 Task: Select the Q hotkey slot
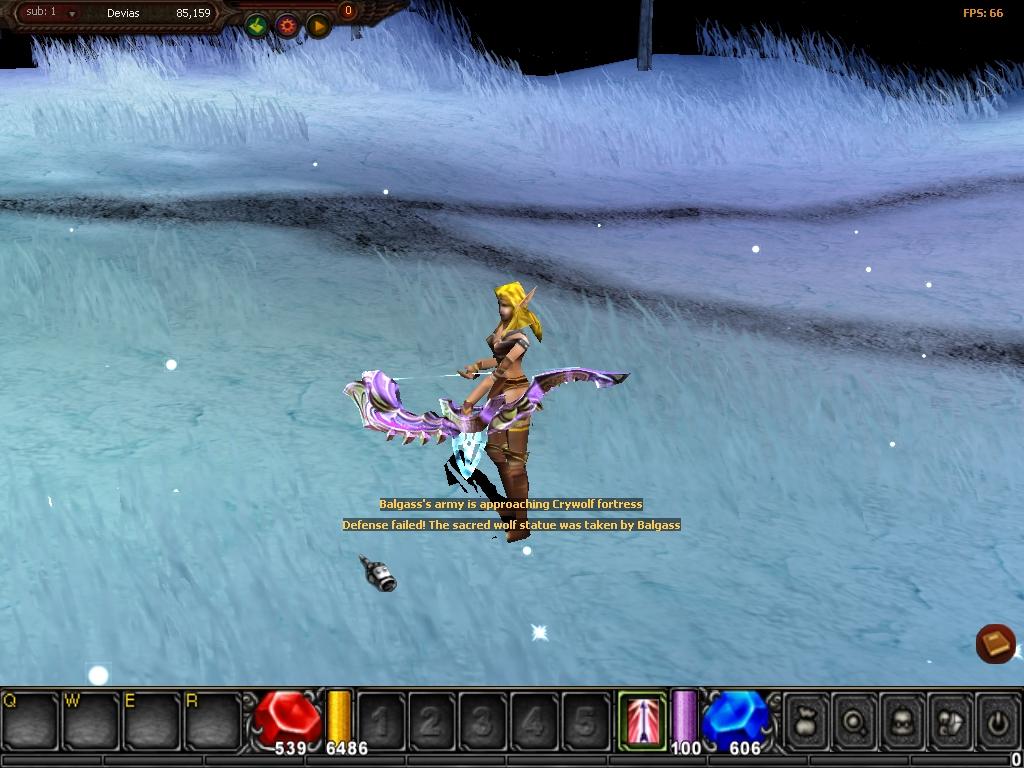(30, 718)
